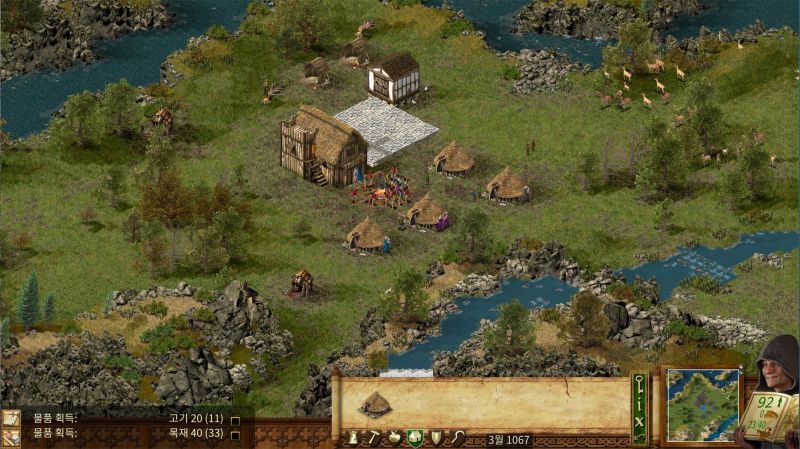Select the town buildings house category
The width and height of the screenshot is (800, 449).
tap(414, 438)
